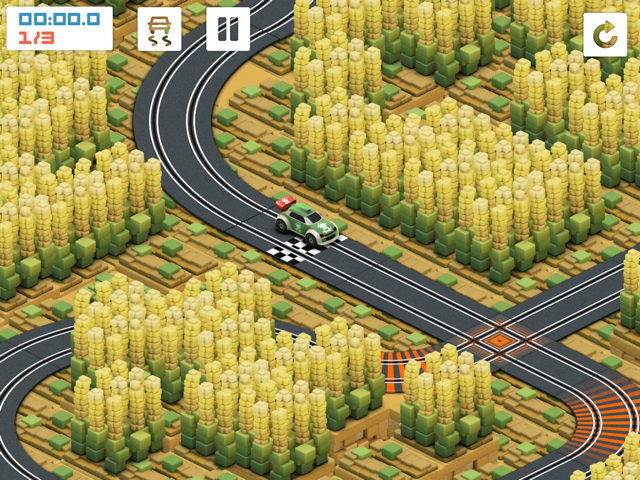Restart the race with the circular arrow

(x=605, y=35)
